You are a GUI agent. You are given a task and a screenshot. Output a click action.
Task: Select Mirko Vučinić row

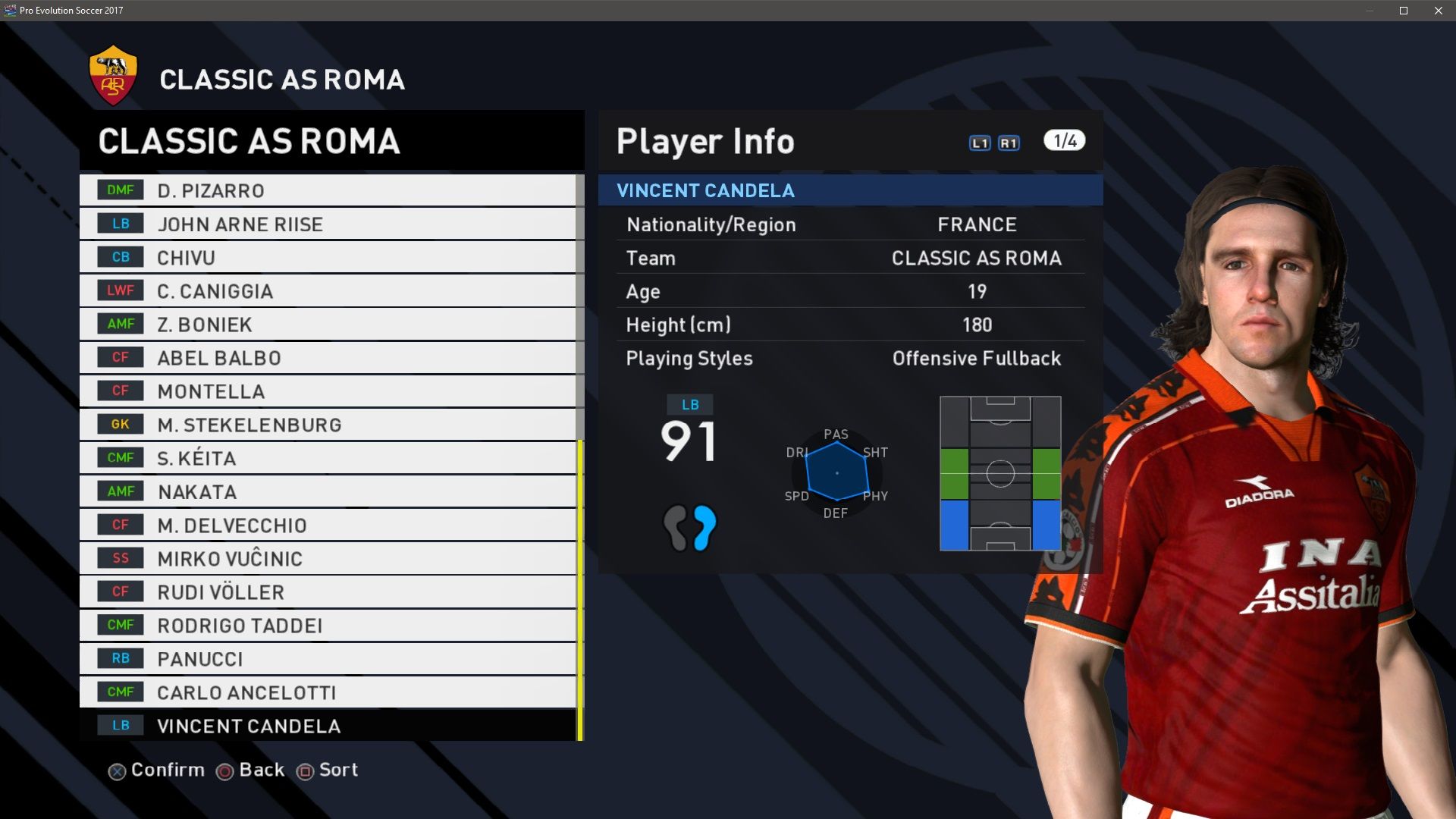pos(328,558)
